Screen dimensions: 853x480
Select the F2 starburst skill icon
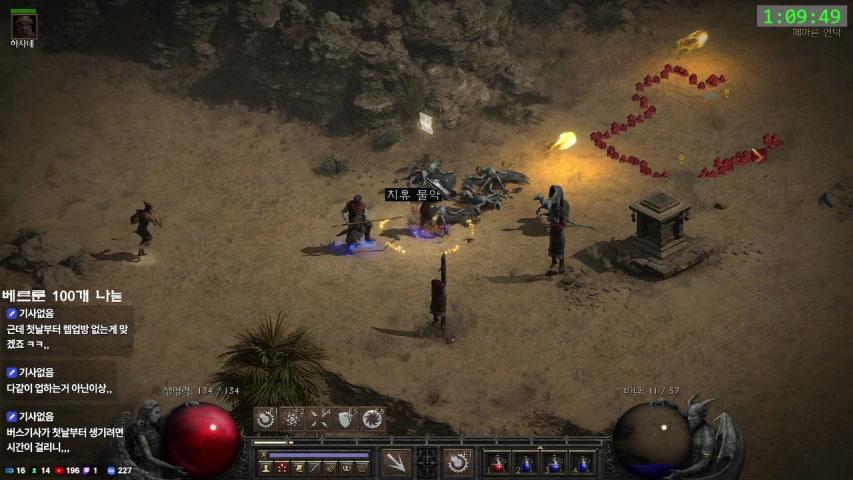292,420
